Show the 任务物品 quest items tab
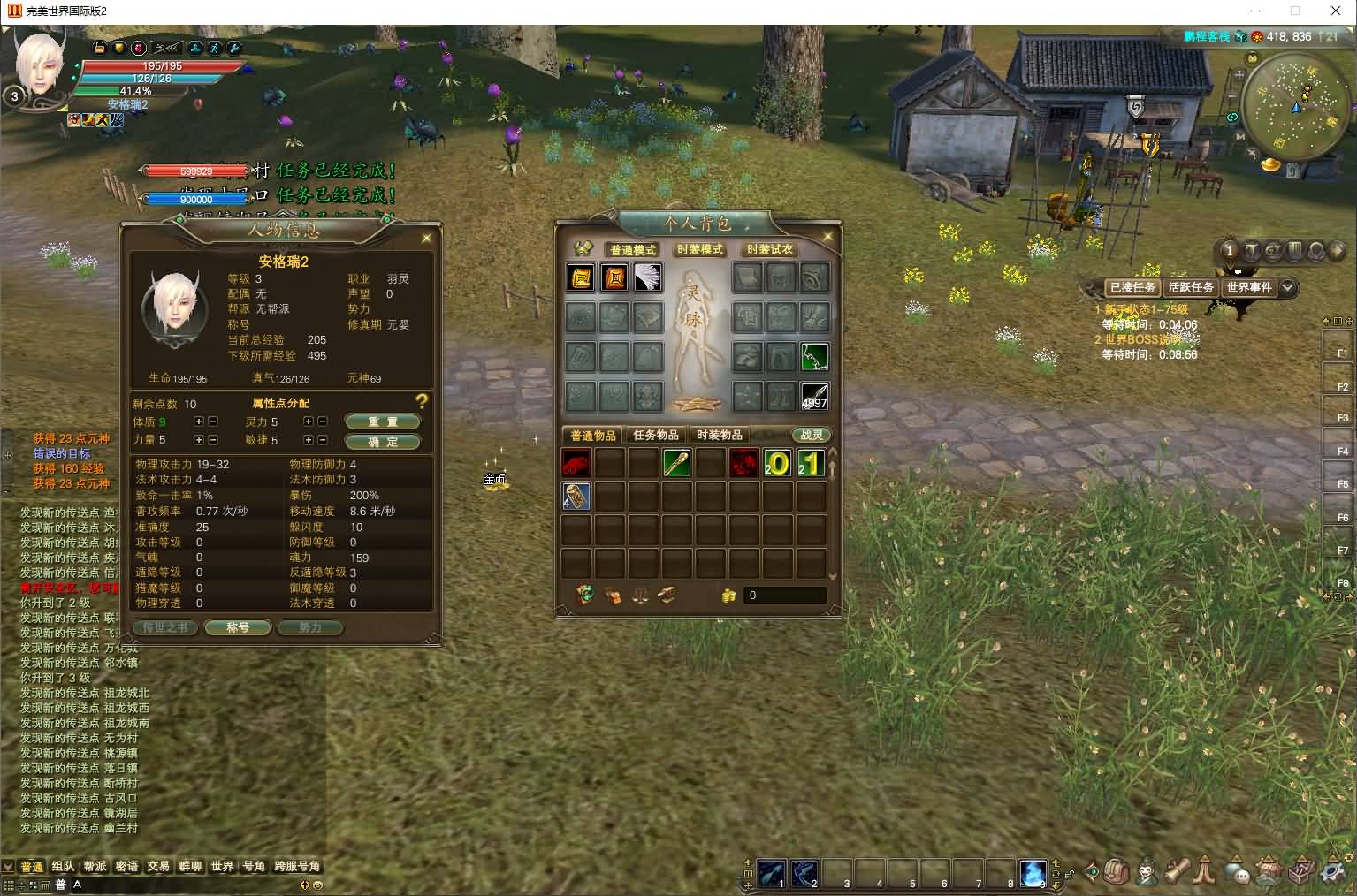The height and width of the screenshot is (896, 1357). click(656, 435)
